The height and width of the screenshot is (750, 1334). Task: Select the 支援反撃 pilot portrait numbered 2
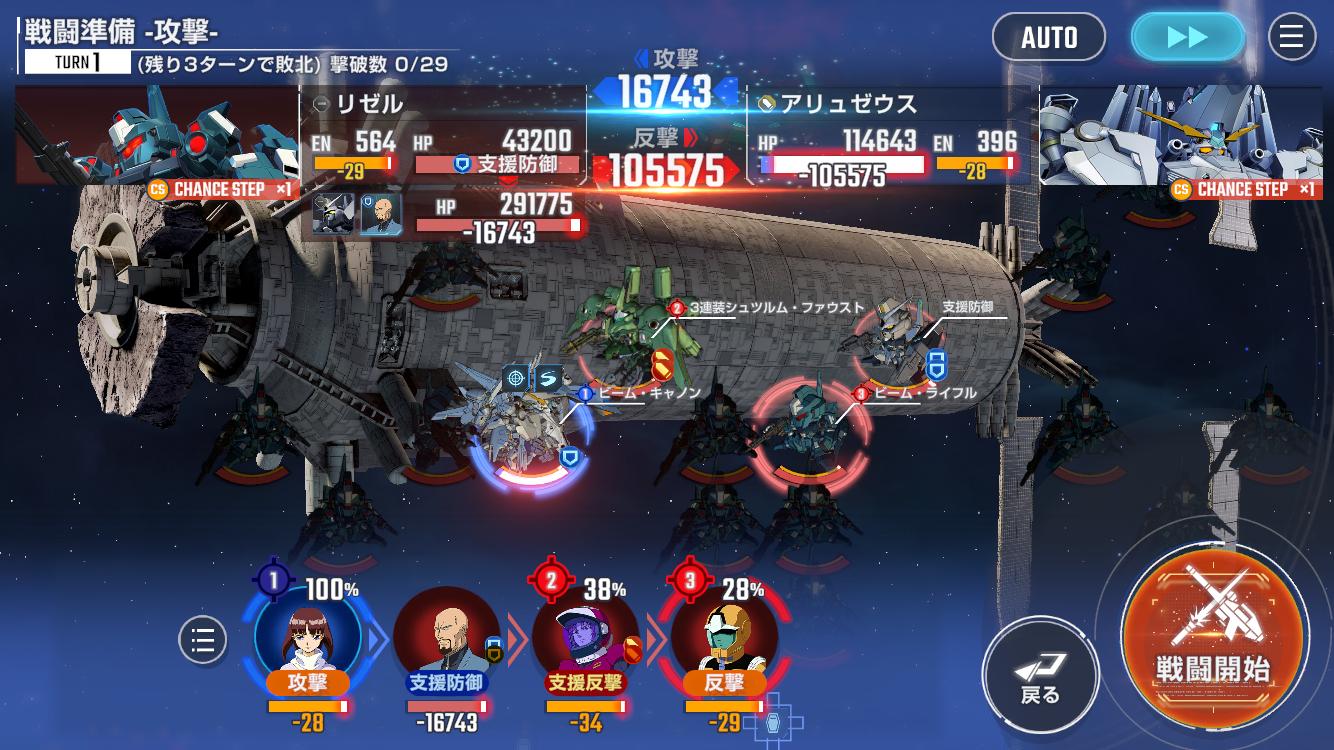(585, 634)
